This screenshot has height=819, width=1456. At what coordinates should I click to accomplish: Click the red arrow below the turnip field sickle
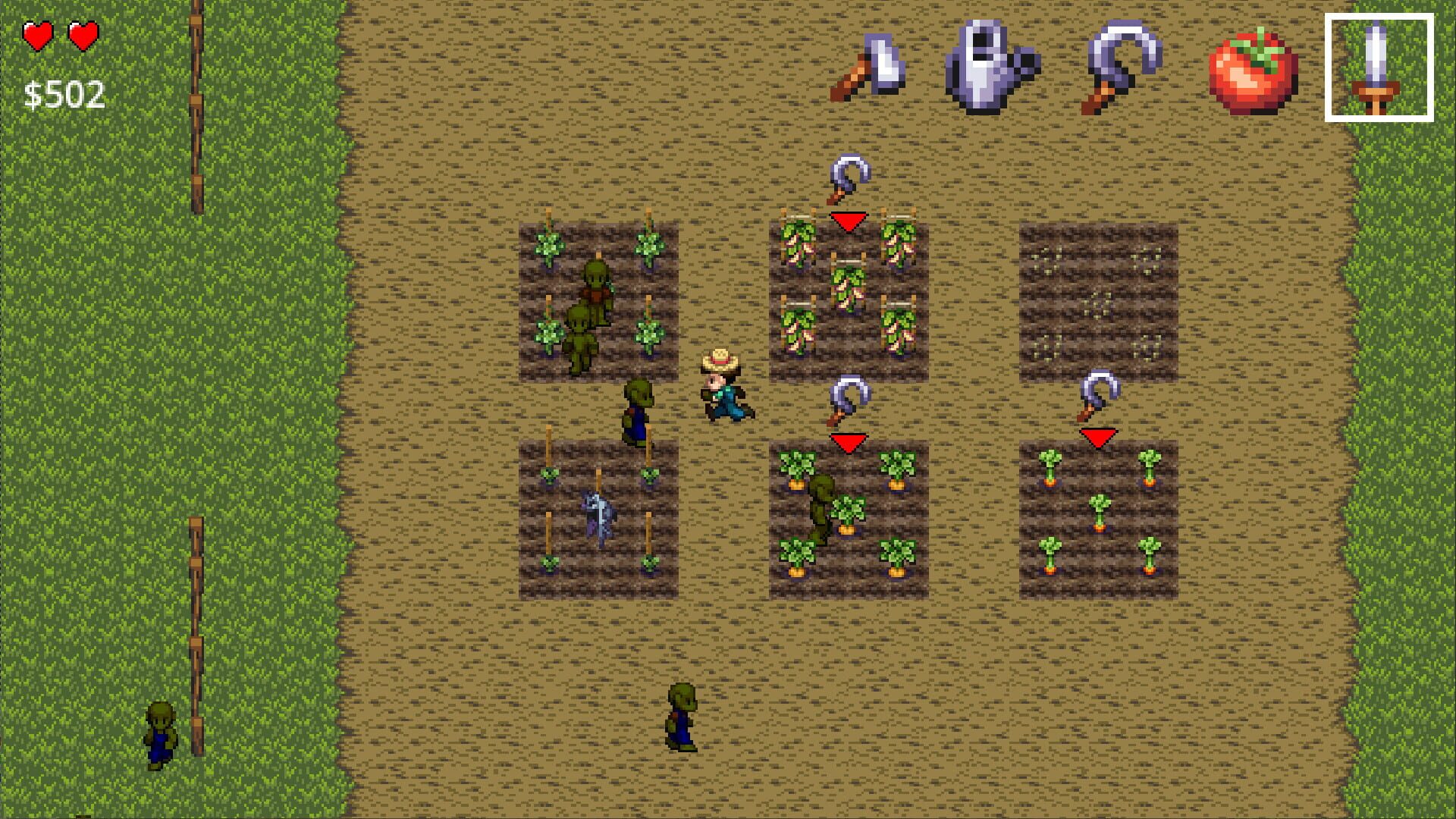849,221
